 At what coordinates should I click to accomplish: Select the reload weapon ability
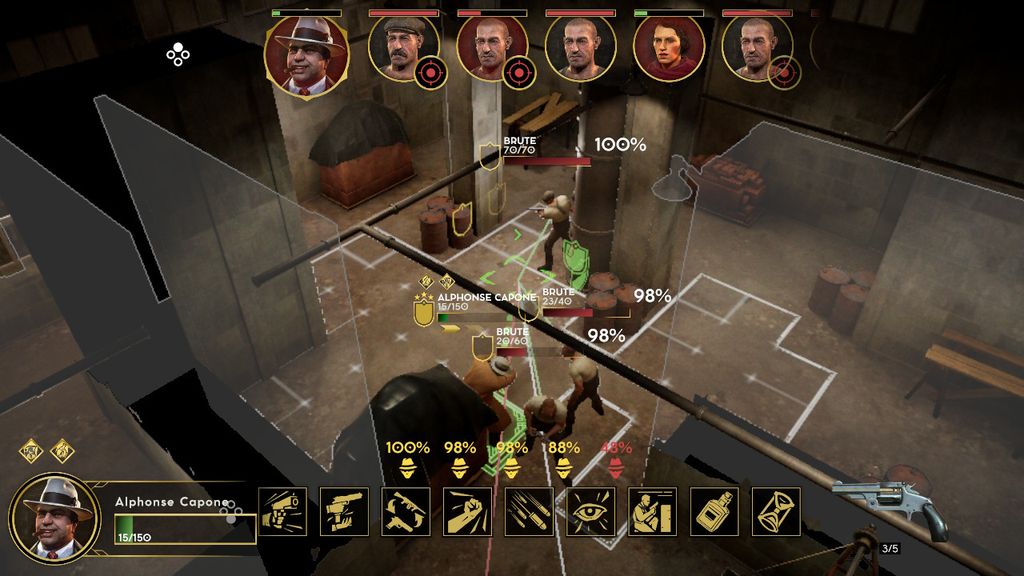(344, 511)
